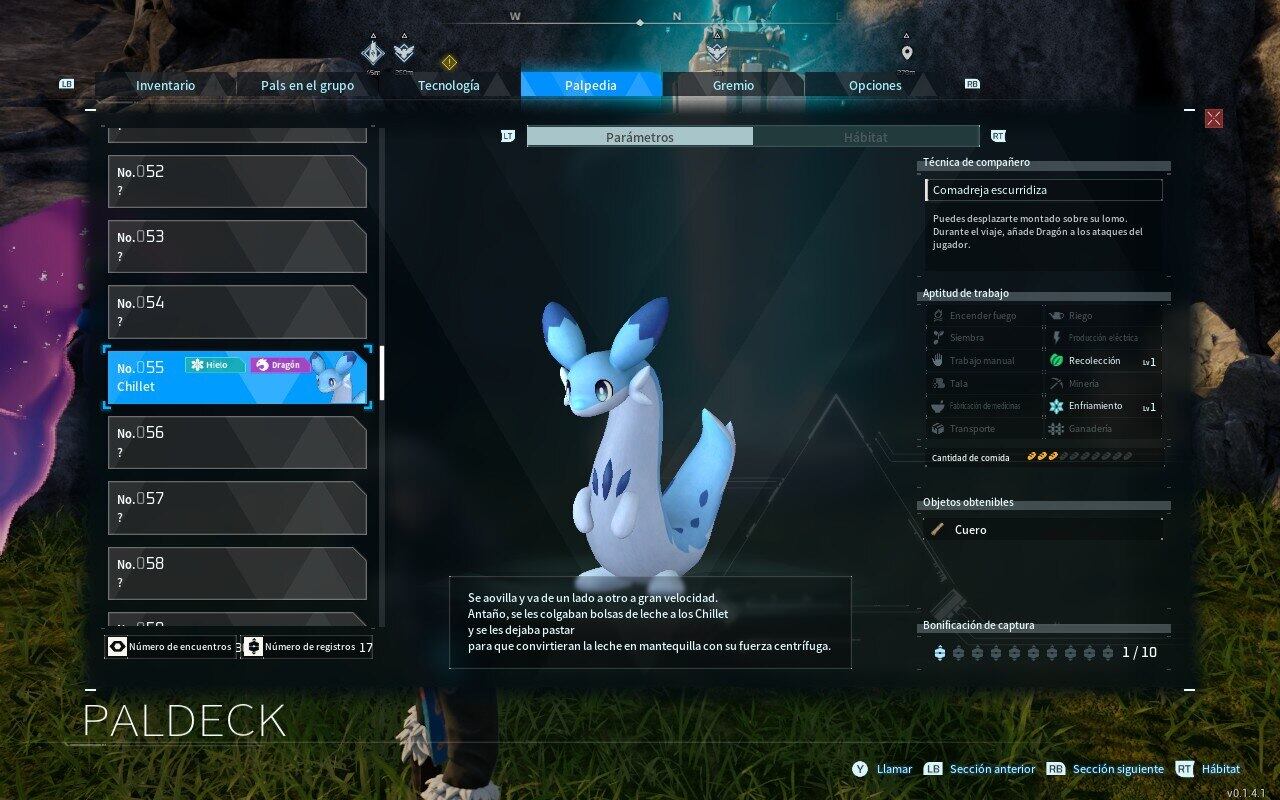
Task: Select entry No.052 in the list
Action: [237, 181]
